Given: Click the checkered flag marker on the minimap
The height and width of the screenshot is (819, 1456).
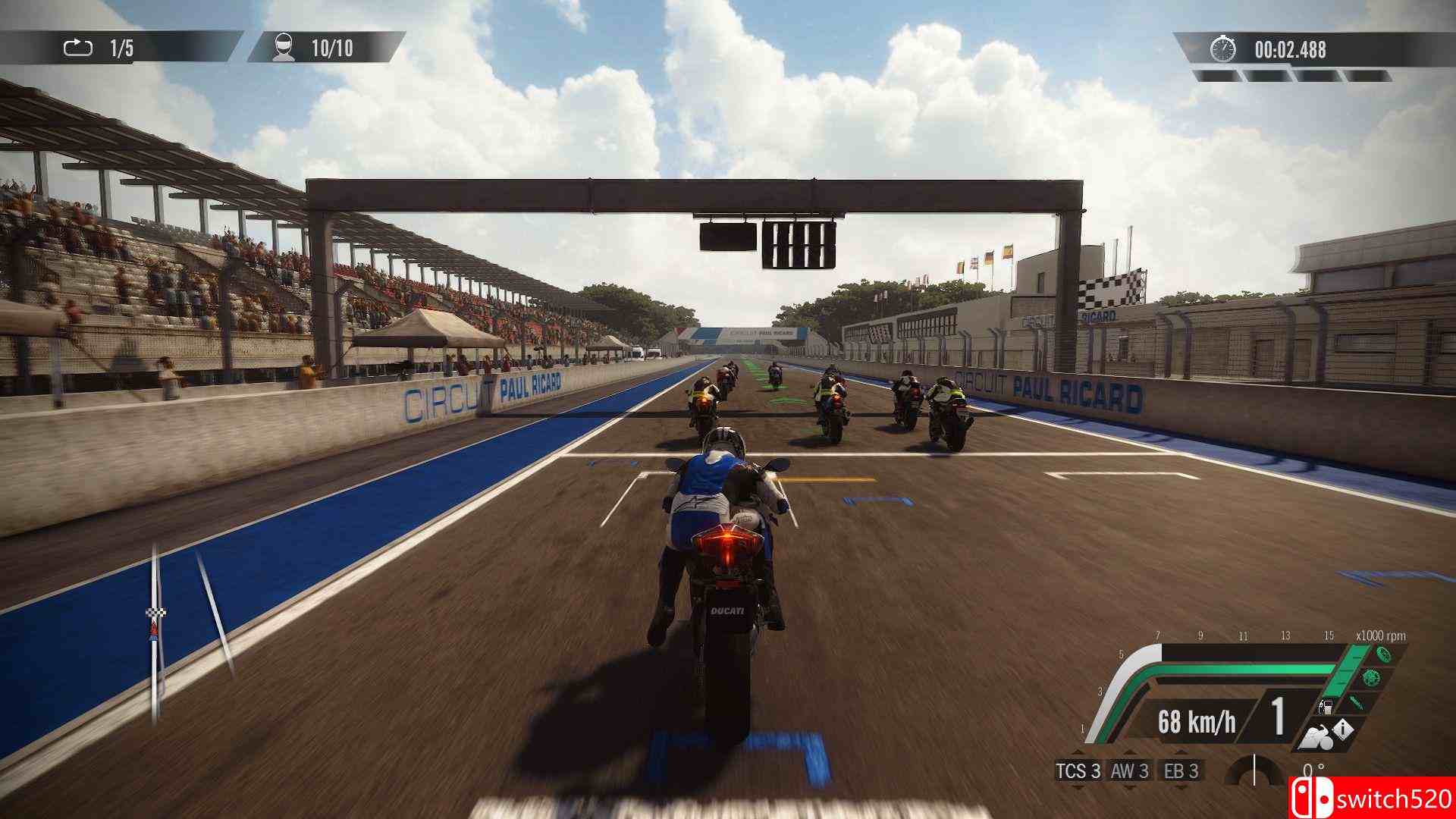Looking at the screenshot, I should 156,613.
